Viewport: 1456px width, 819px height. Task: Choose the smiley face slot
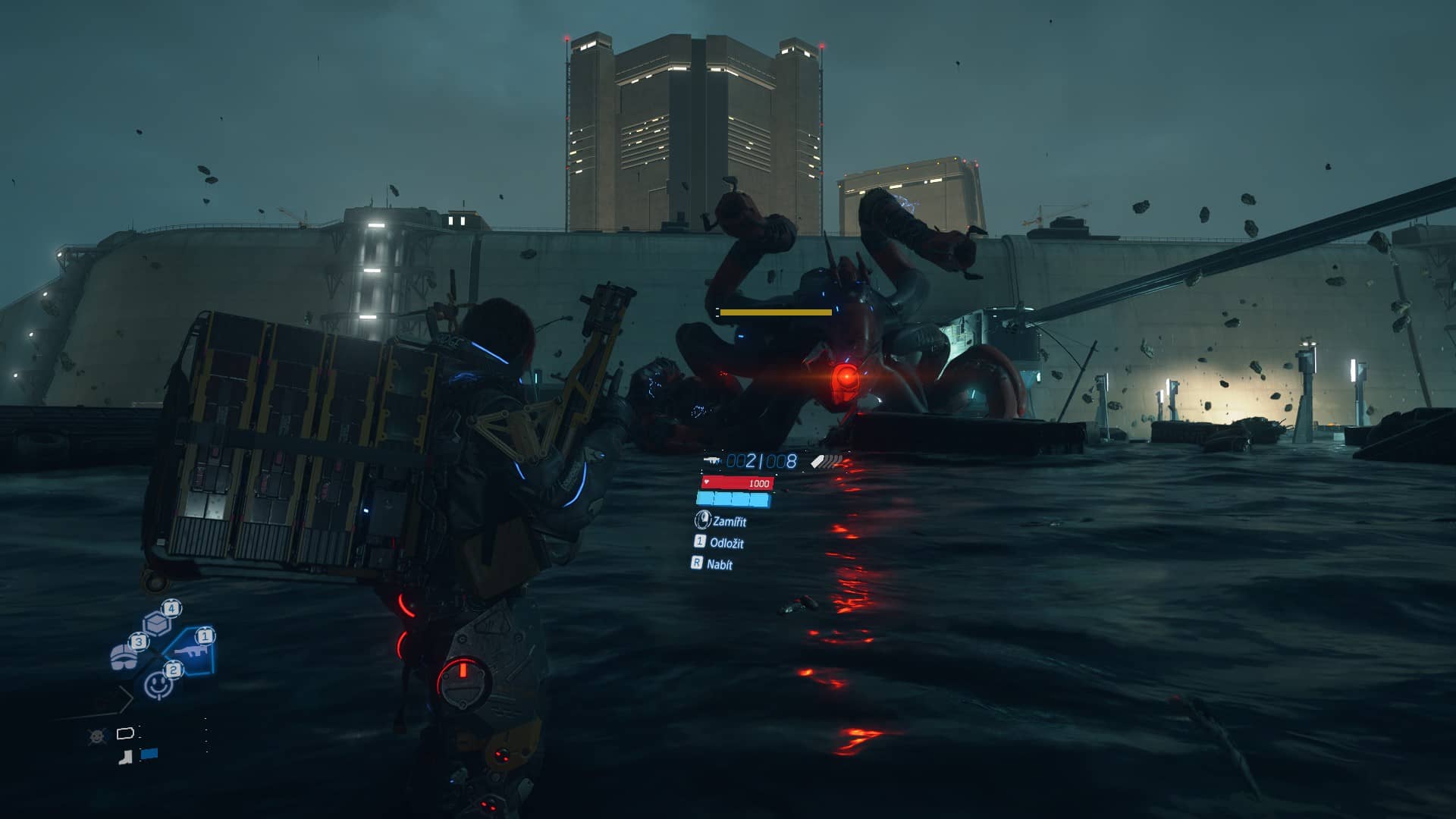tap(158, 684)
